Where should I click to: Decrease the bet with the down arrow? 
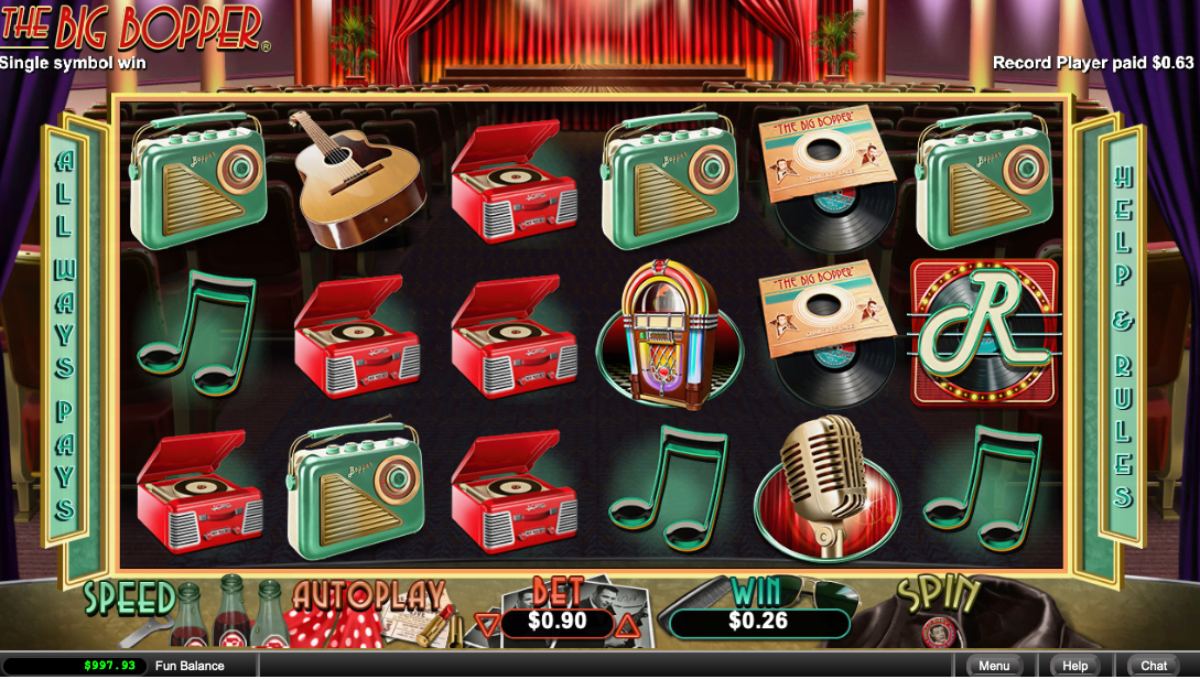[487, 625]
